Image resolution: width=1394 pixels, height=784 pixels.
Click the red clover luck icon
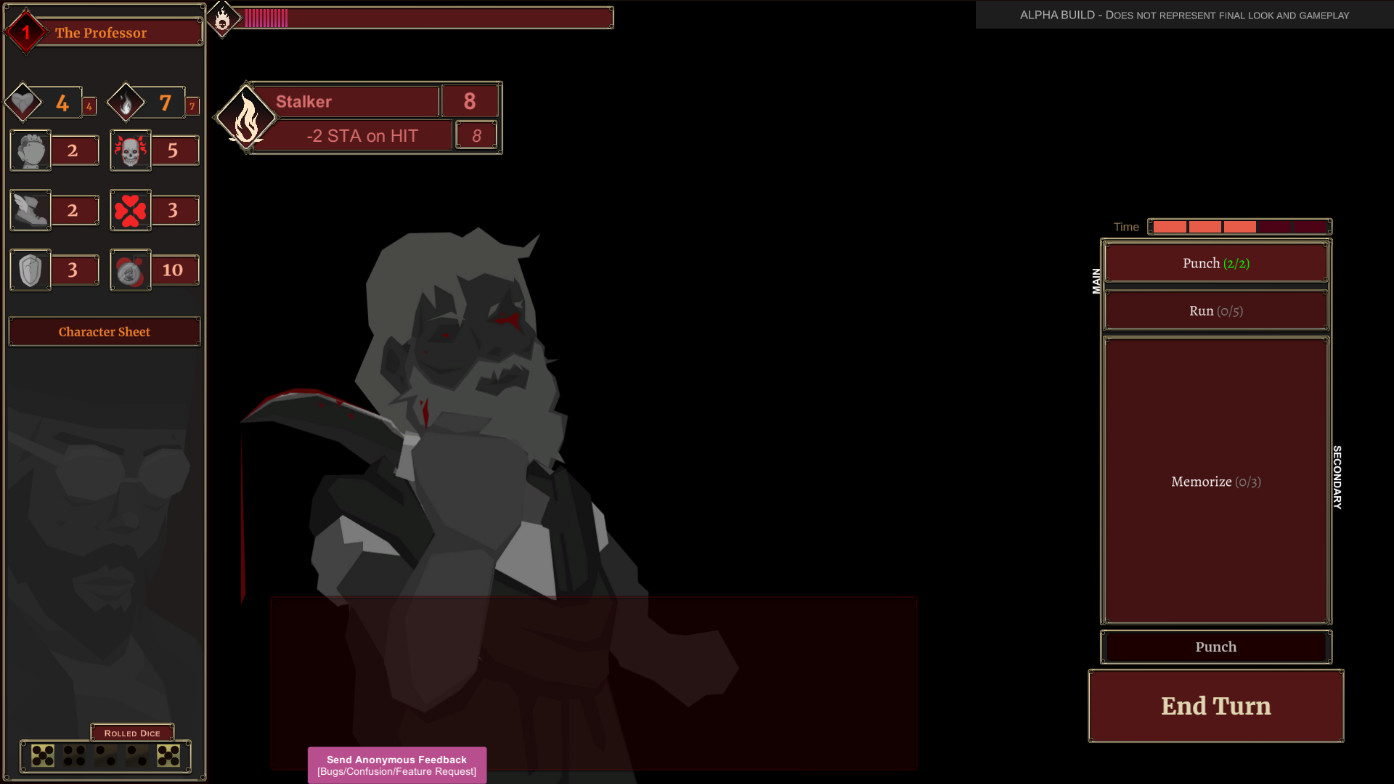click(x=130, y=210)
